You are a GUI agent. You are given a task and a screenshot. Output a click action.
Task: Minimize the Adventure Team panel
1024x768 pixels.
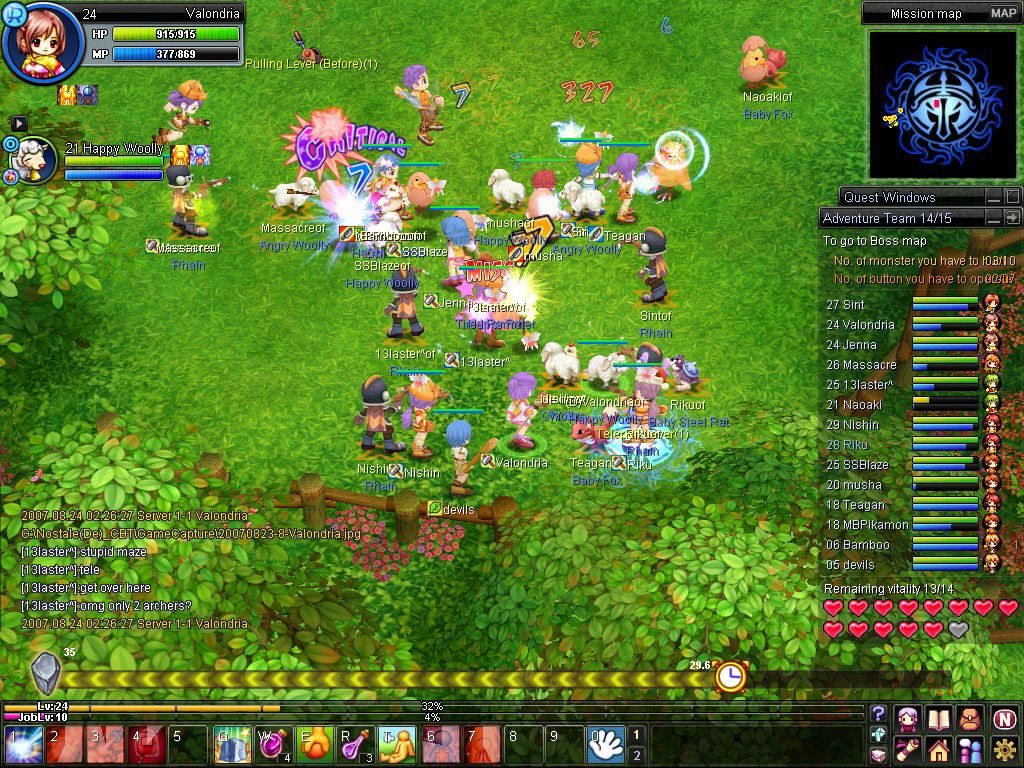pyautogui.click(x=993, y=218)
